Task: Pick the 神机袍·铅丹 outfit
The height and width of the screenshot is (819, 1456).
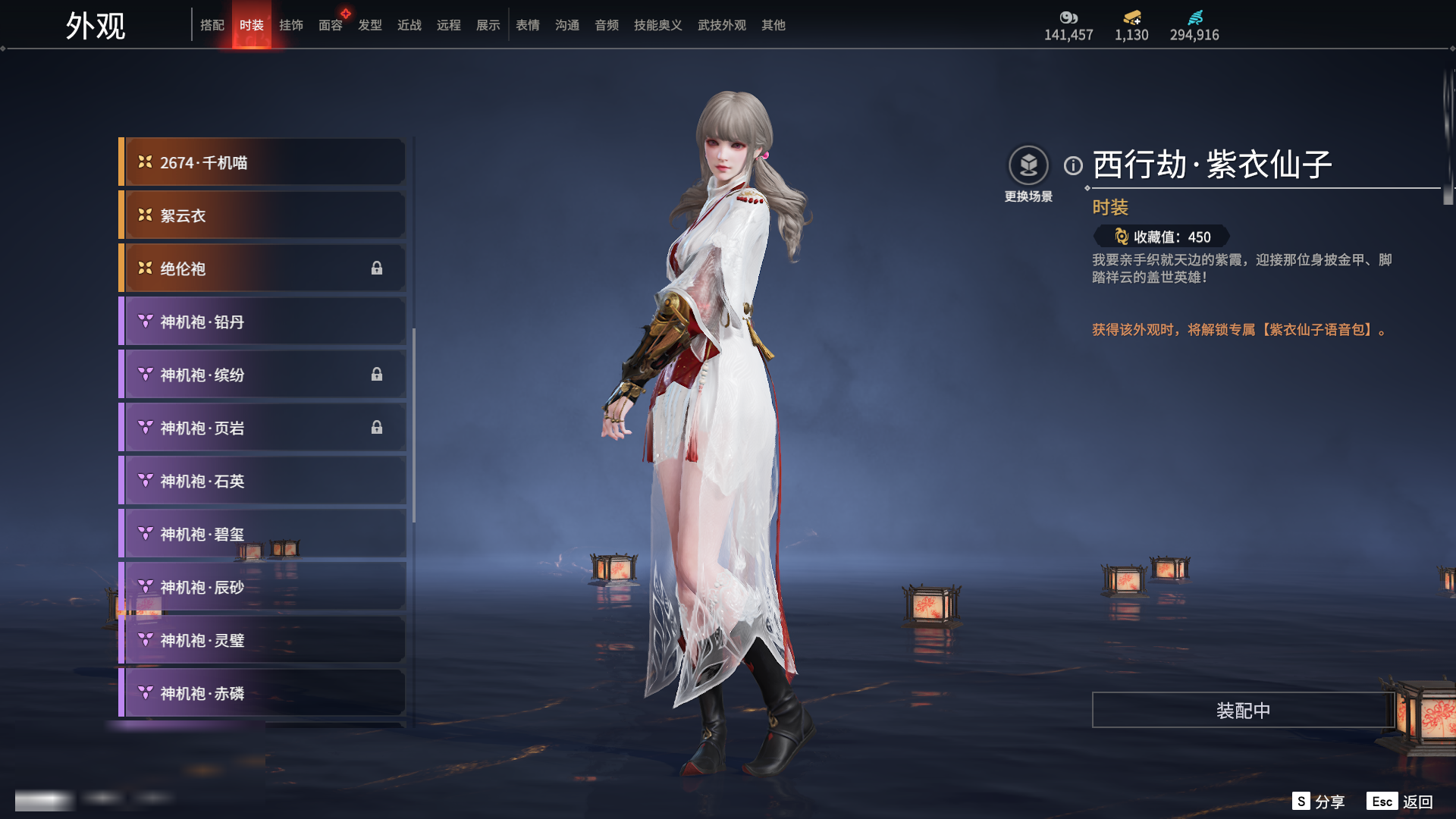Action: (x=262, y=322)
